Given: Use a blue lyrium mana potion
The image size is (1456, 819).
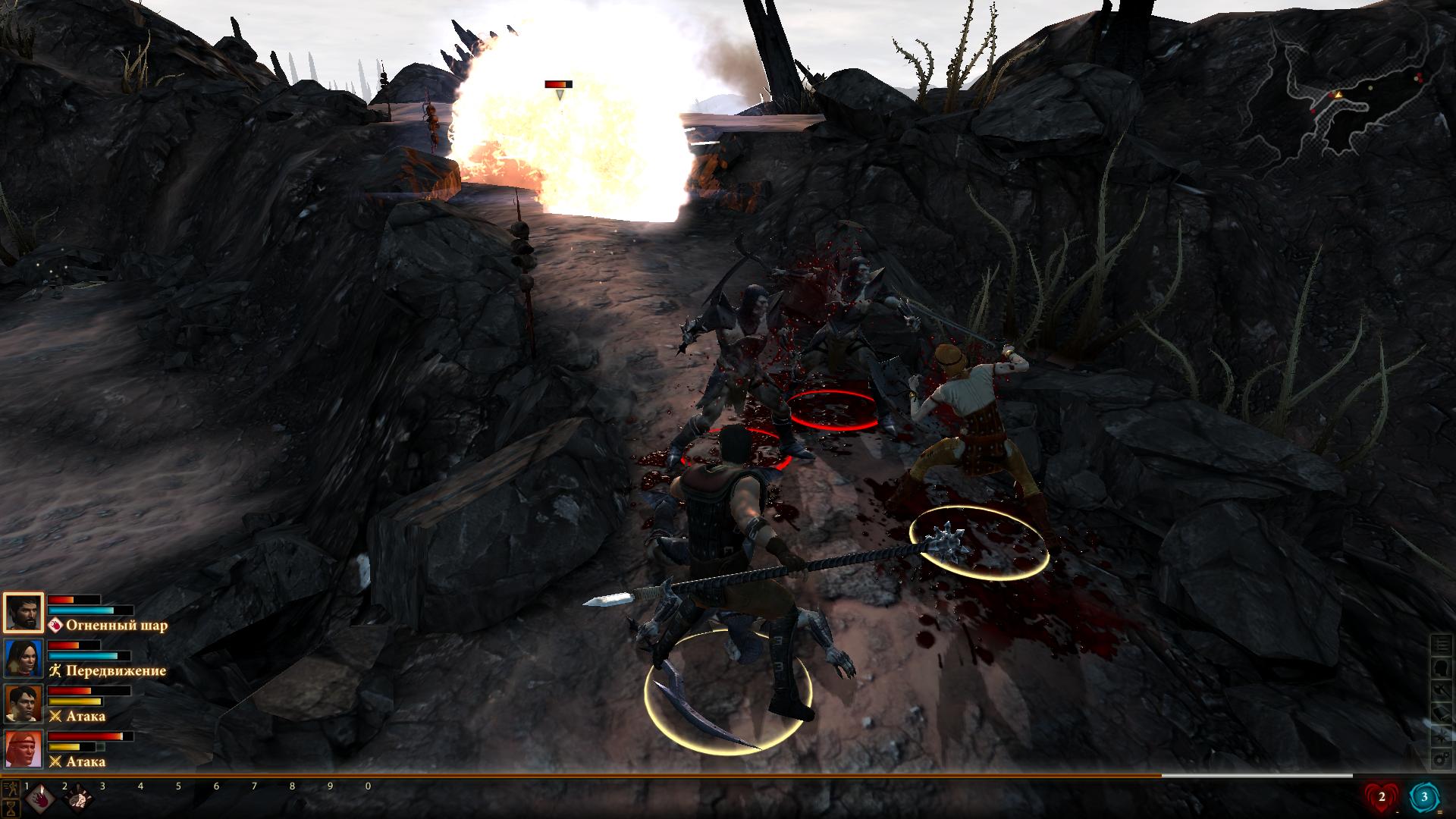Looking at the screenshot, I should 1424,797.
